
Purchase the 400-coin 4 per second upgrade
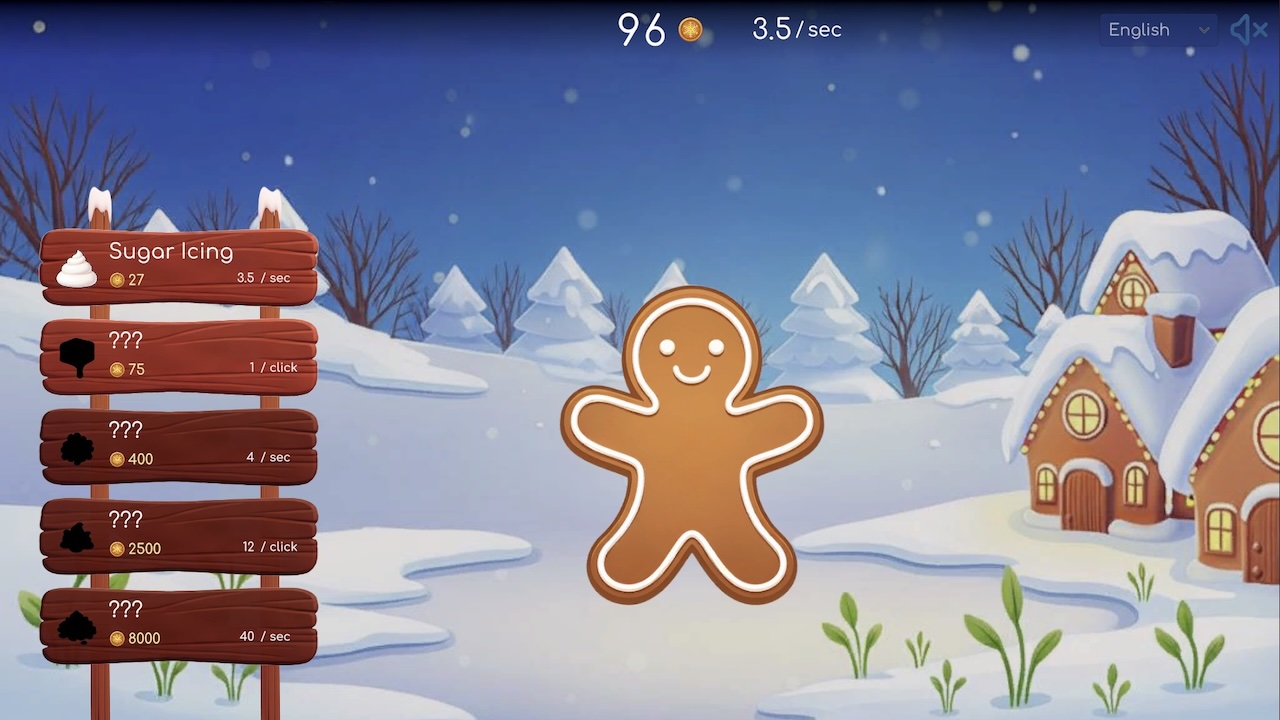point(180,443)
